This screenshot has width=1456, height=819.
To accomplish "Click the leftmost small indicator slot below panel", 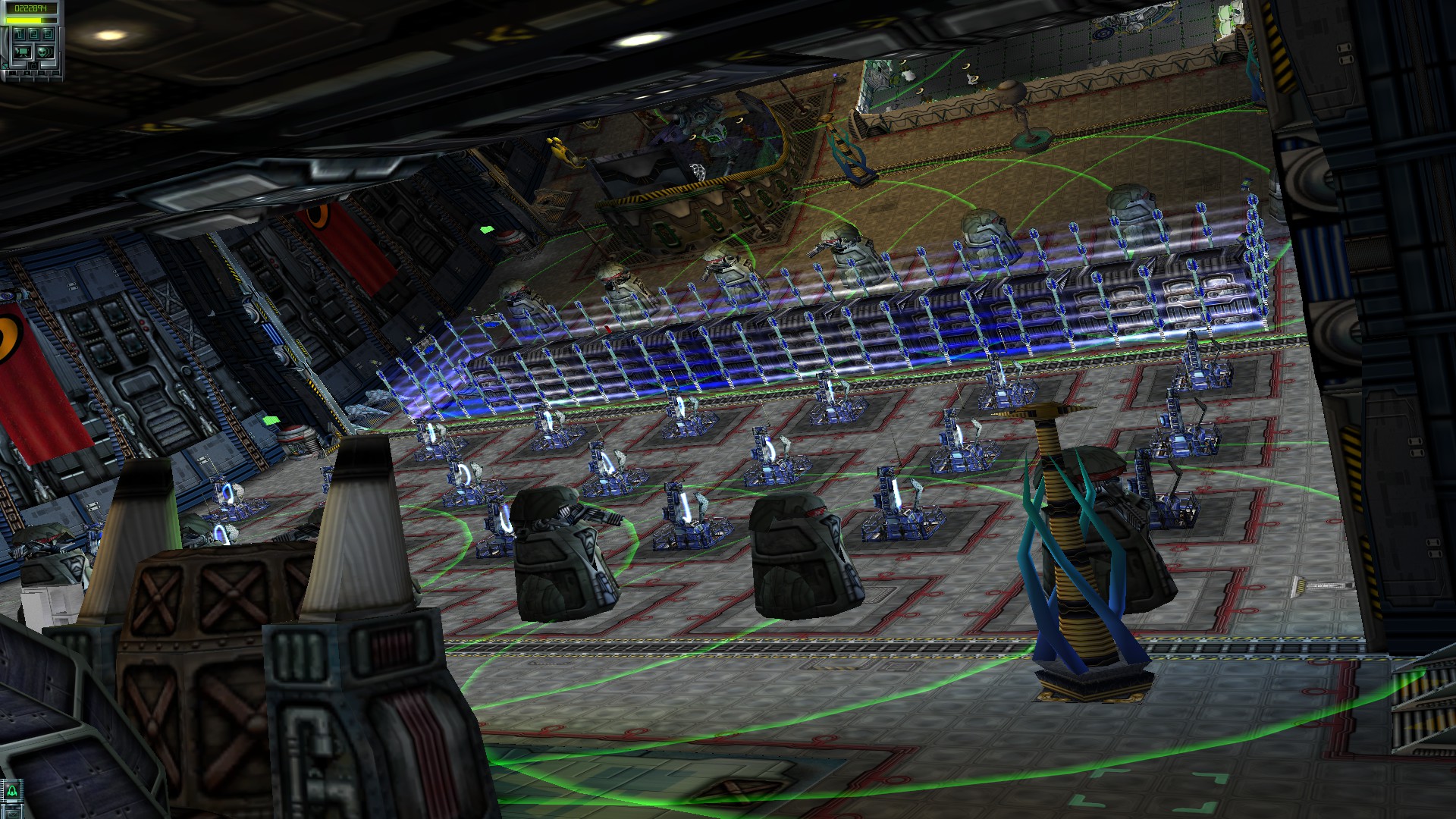I will (11, 72).
